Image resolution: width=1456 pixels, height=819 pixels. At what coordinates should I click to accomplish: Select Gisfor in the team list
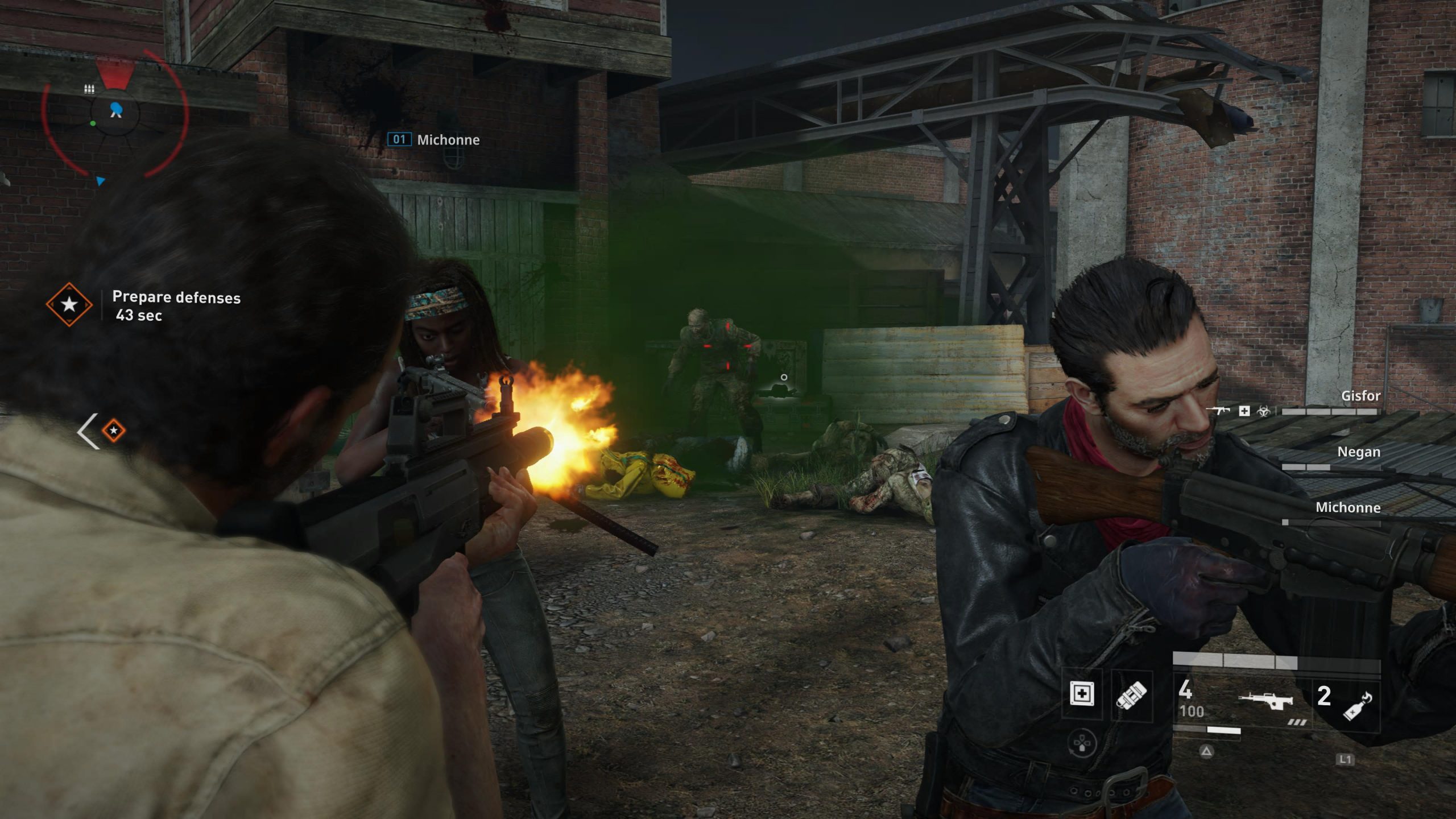click(x=1360, y=396)
